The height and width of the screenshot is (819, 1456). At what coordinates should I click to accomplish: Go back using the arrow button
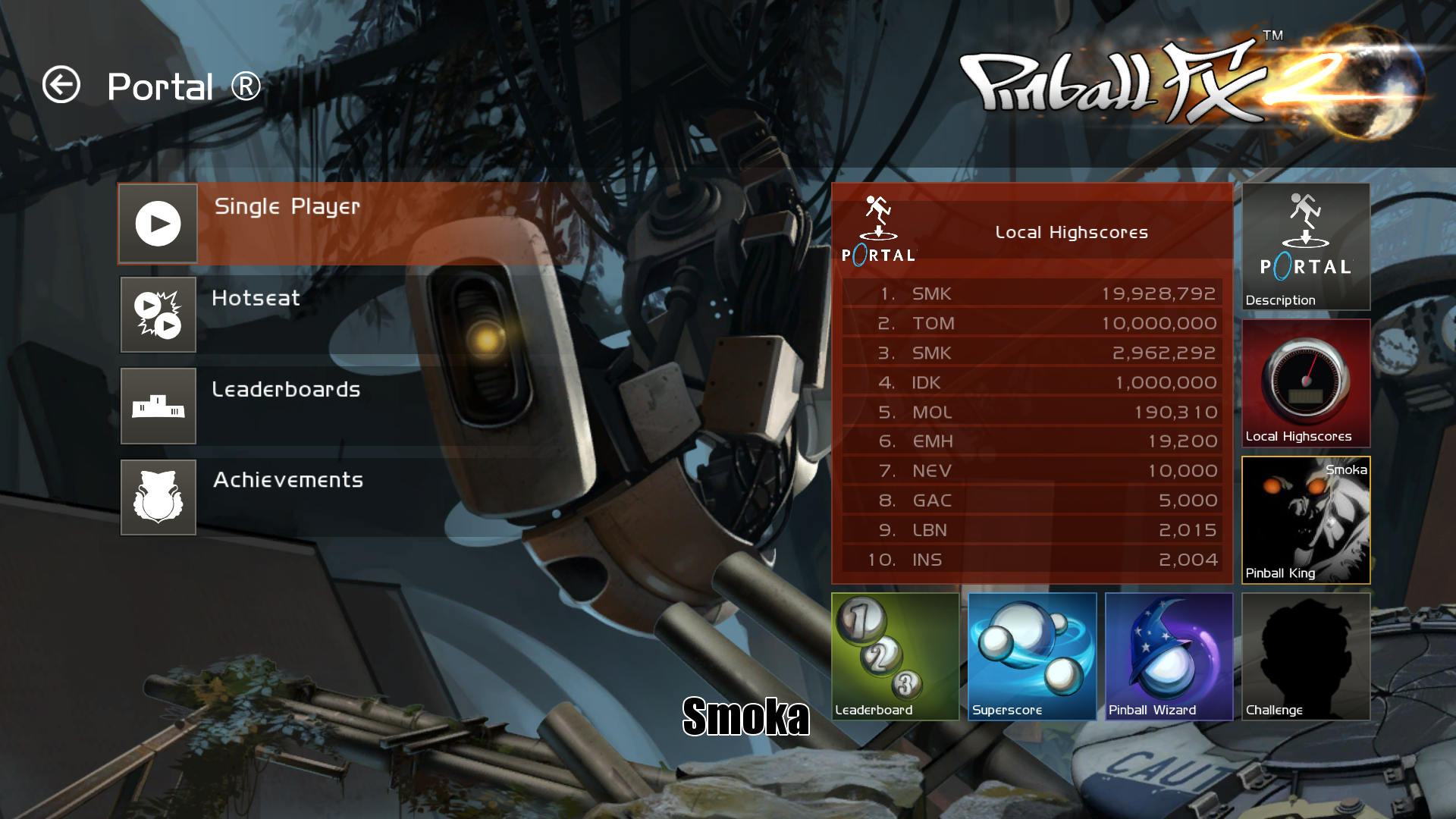(x=61, y=85)
